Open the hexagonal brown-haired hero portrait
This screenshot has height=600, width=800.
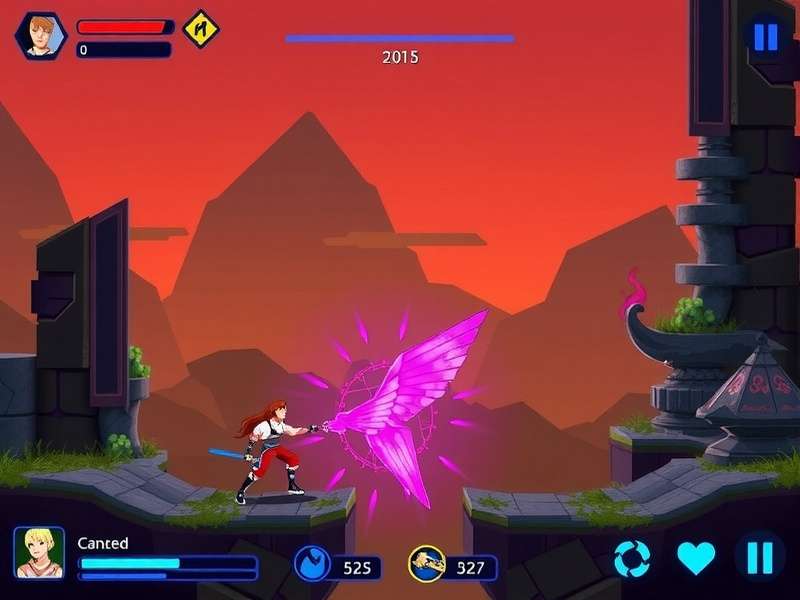point(41,36)
